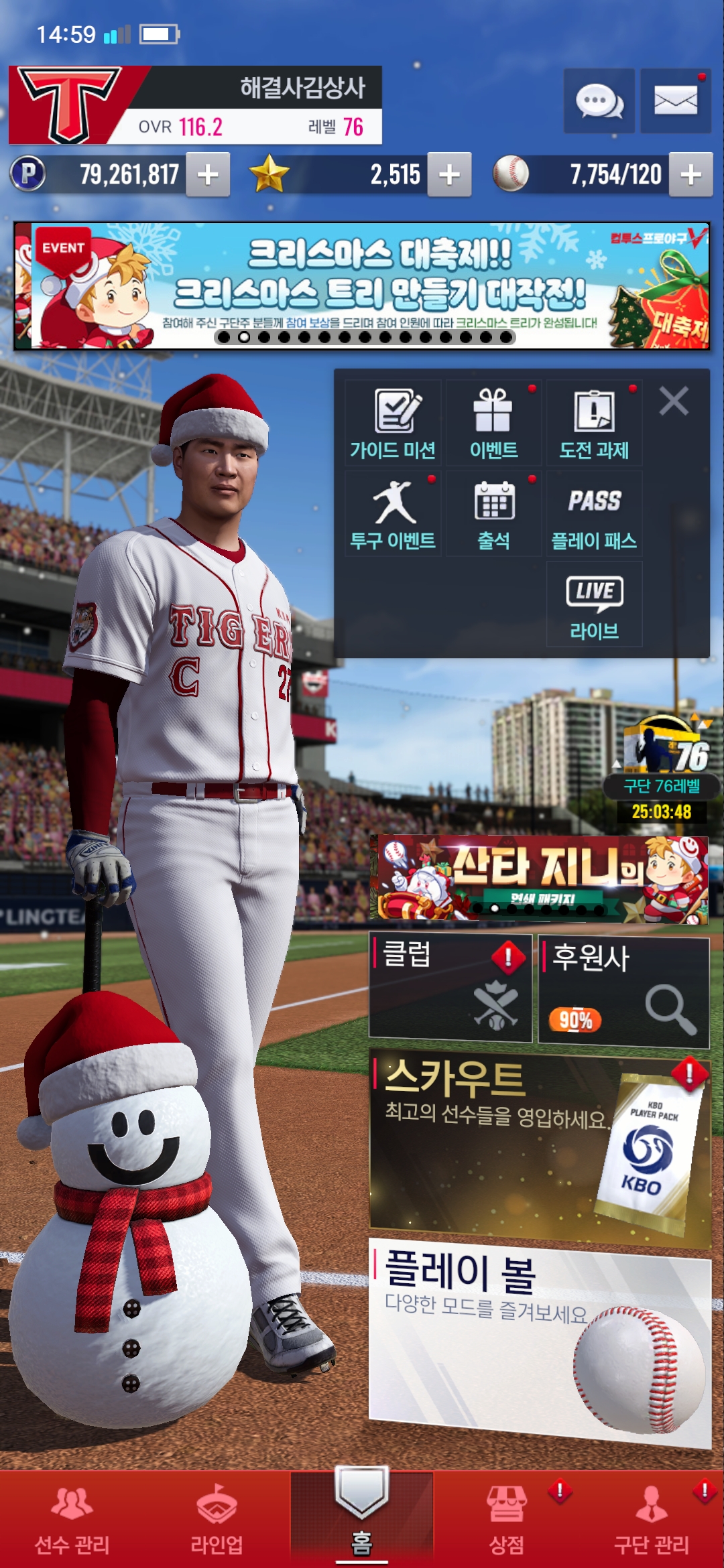The width and height of the screenshot is (724, 1568).
Task: Close the shortcut icon panel
Action: pyautogui.click(x=674, y=402)
